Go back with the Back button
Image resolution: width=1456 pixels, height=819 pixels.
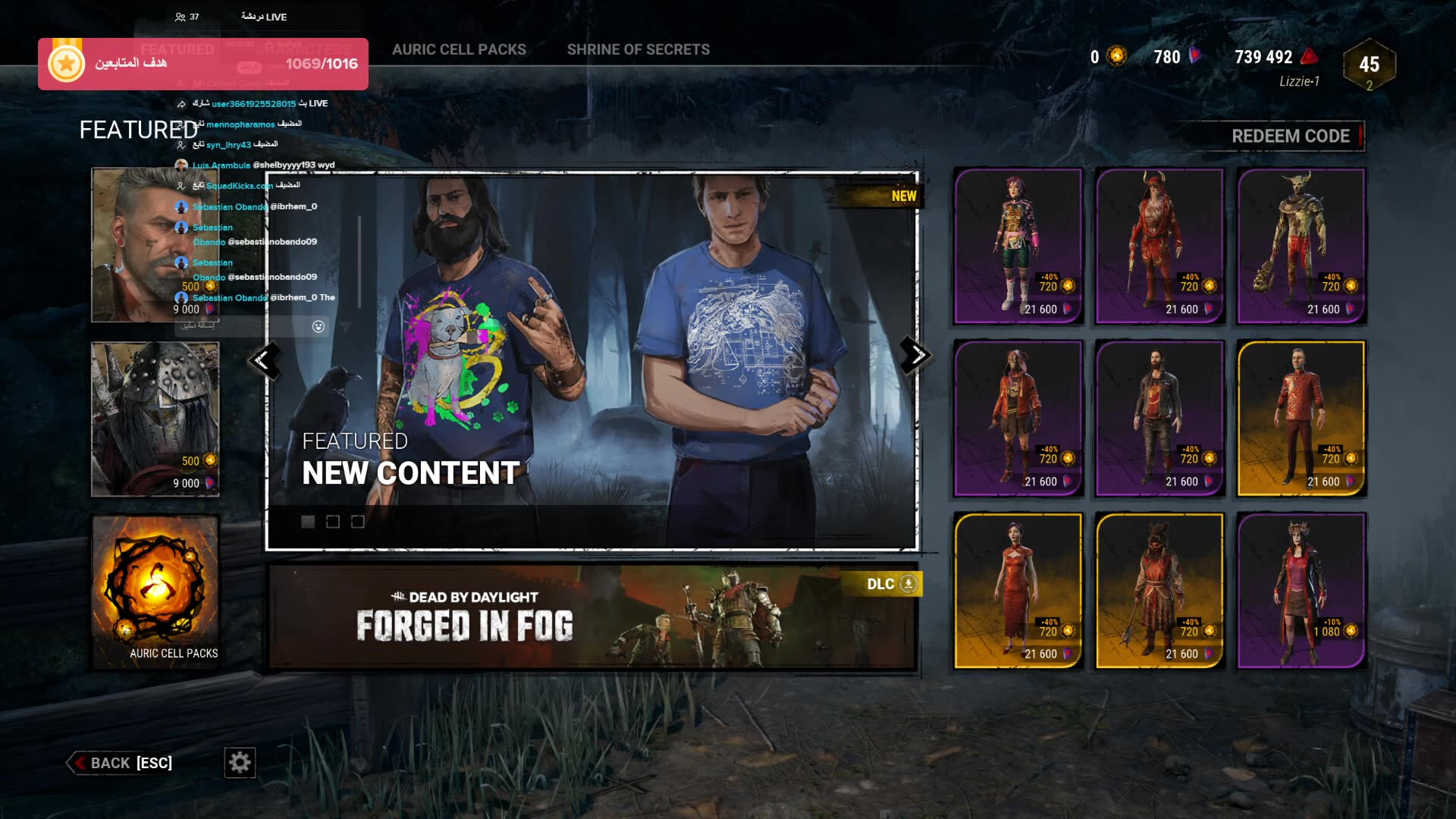click(121, 763)
